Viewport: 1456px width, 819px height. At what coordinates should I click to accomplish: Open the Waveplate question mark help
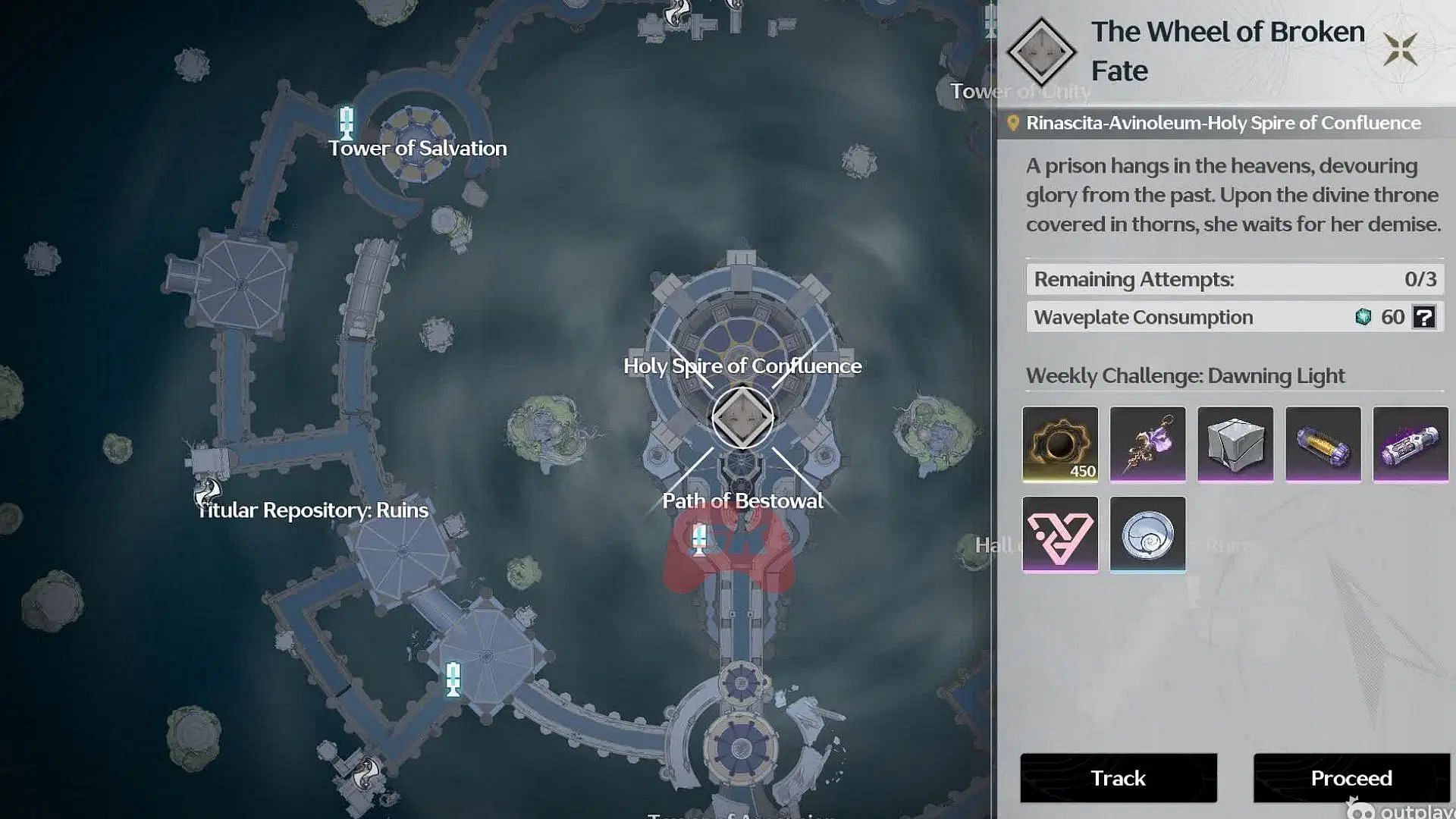coord(1423,317)
